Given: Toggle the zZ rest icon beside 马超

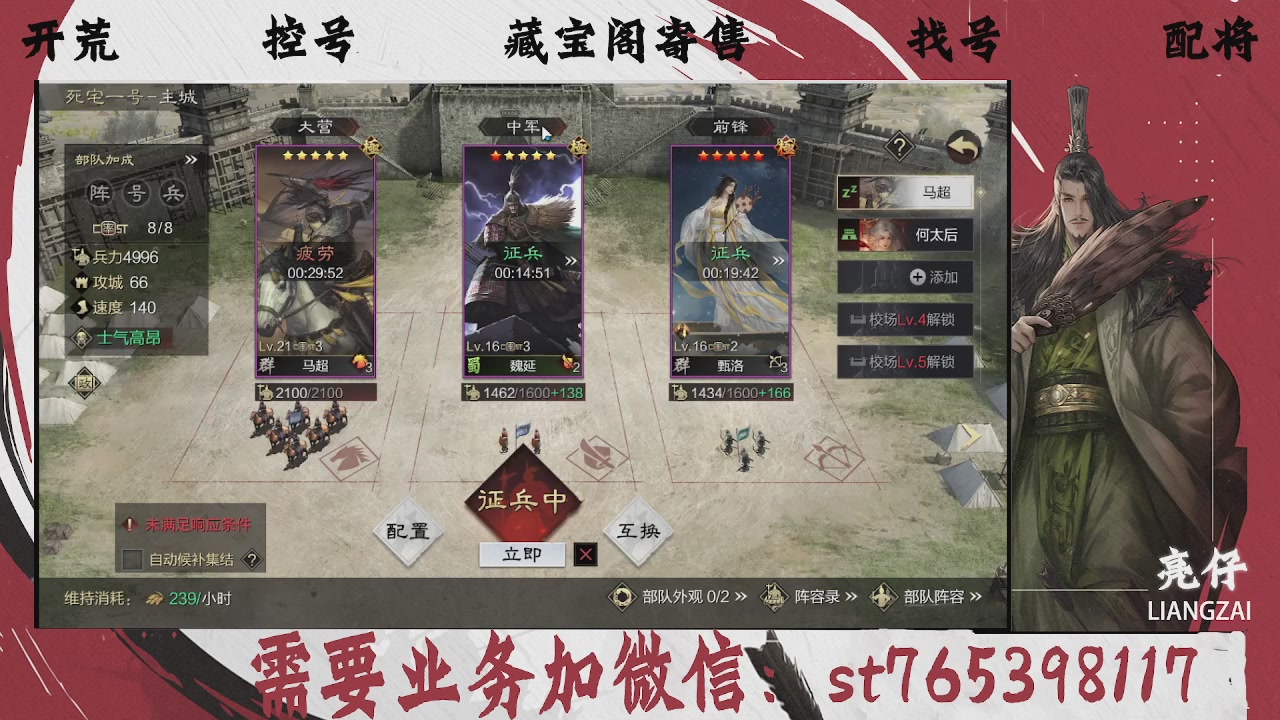Looking at the screenshot, I should click(850, 192).
